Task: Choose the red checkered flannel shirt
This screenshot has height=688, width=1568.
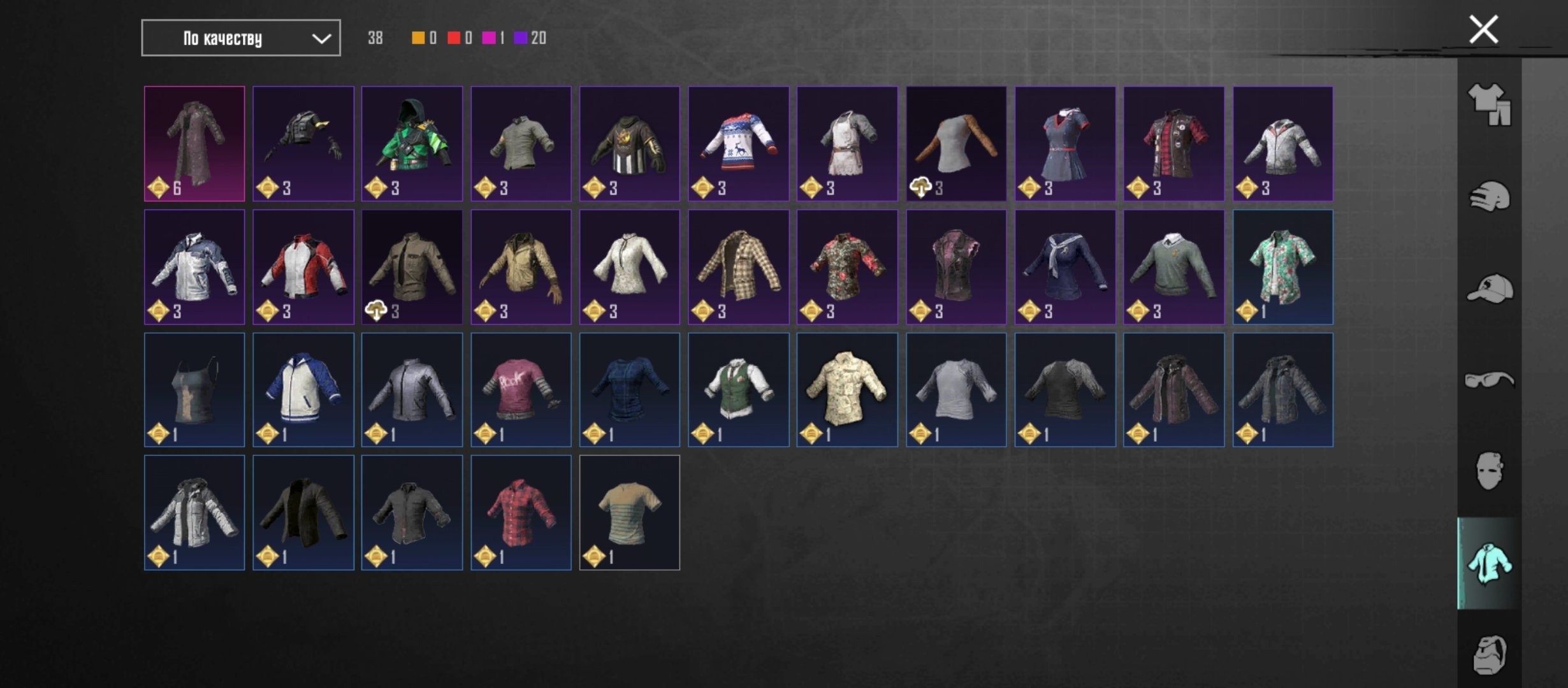Action: click(x=521, y=513)
